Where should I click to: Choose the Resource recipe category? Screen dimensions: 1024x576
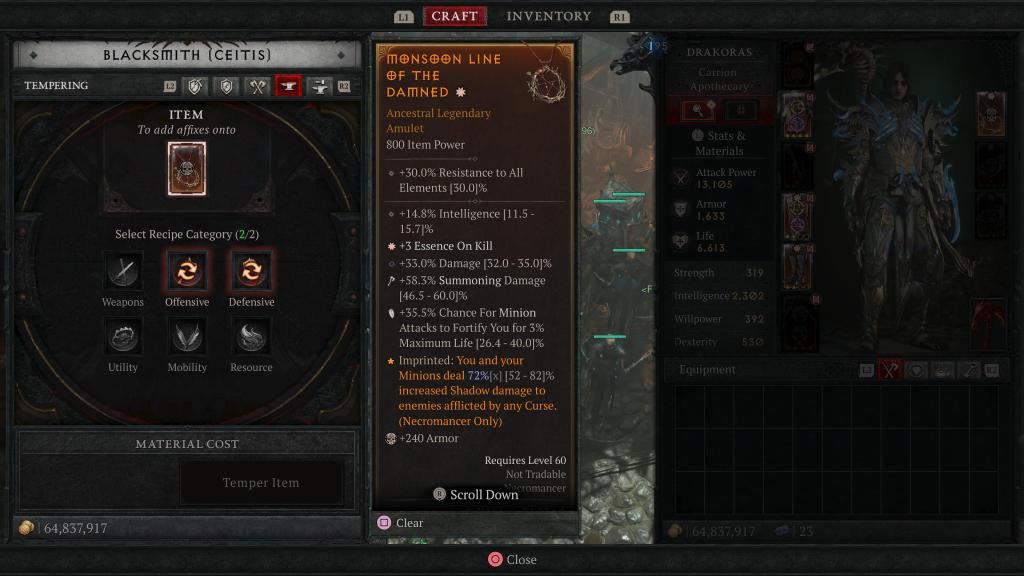tap(251, 336)
